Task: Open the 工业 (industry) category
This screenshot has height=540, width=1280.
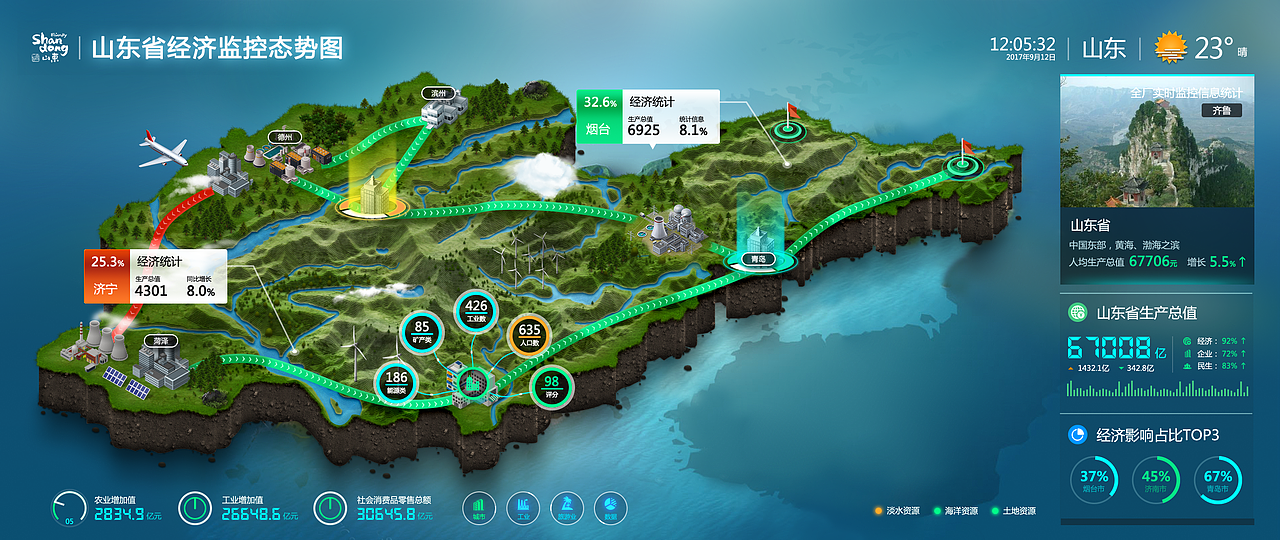Action: click(x=523, y=508)
